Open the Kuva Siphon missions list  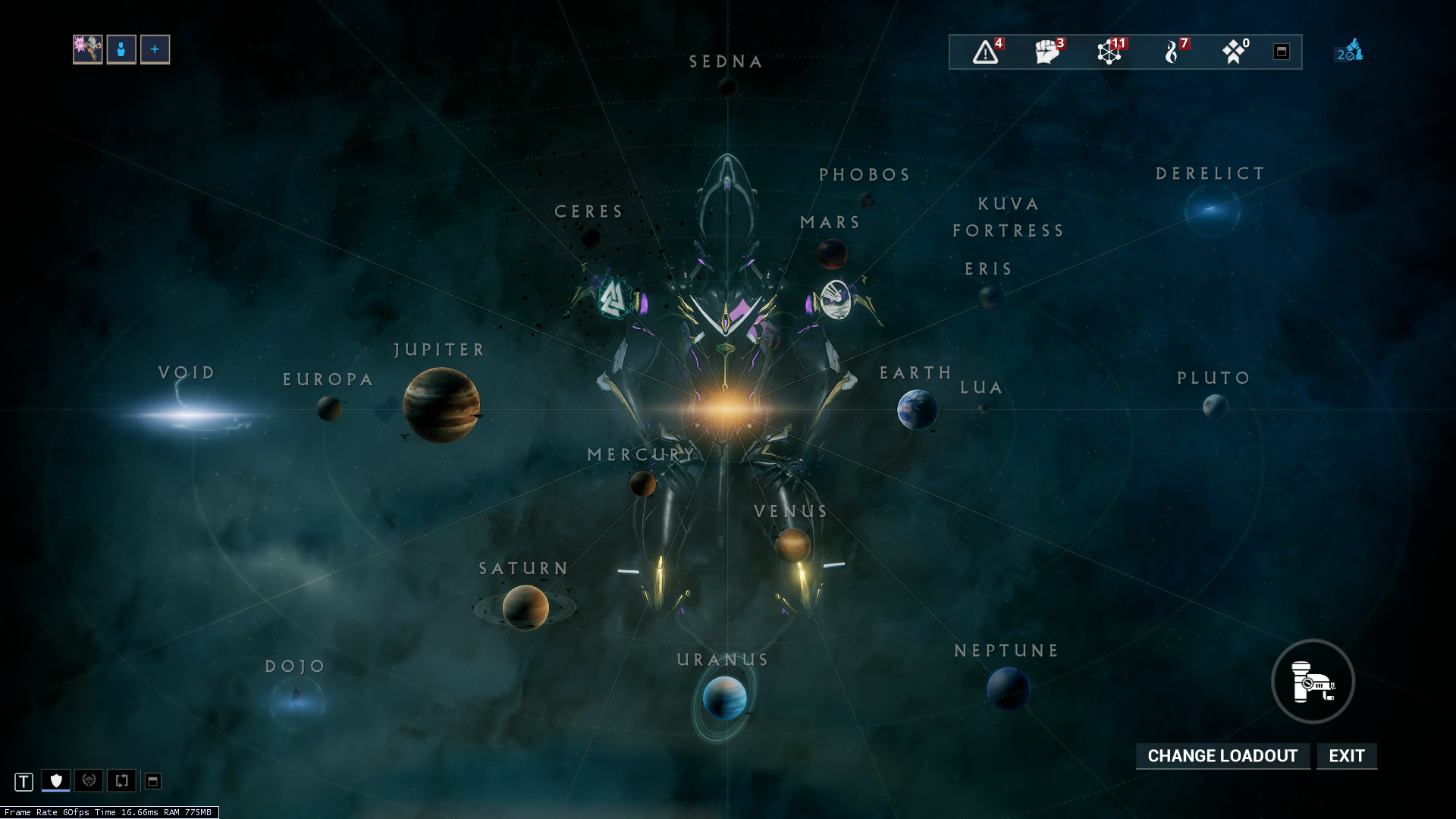[1173, 51]
